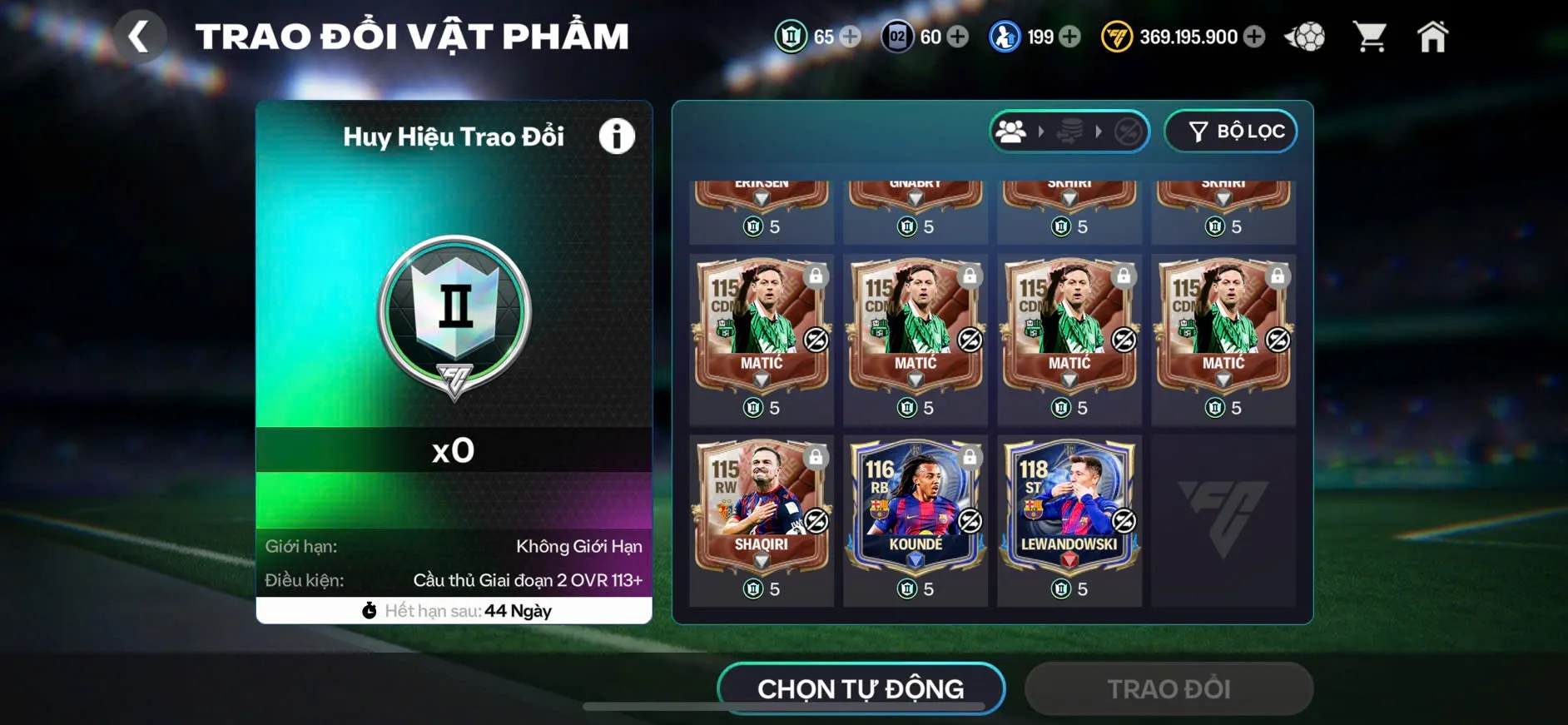
Task: Open the info popup for Huy Hiệu Trao Đổi
Action: coord(617,136)
